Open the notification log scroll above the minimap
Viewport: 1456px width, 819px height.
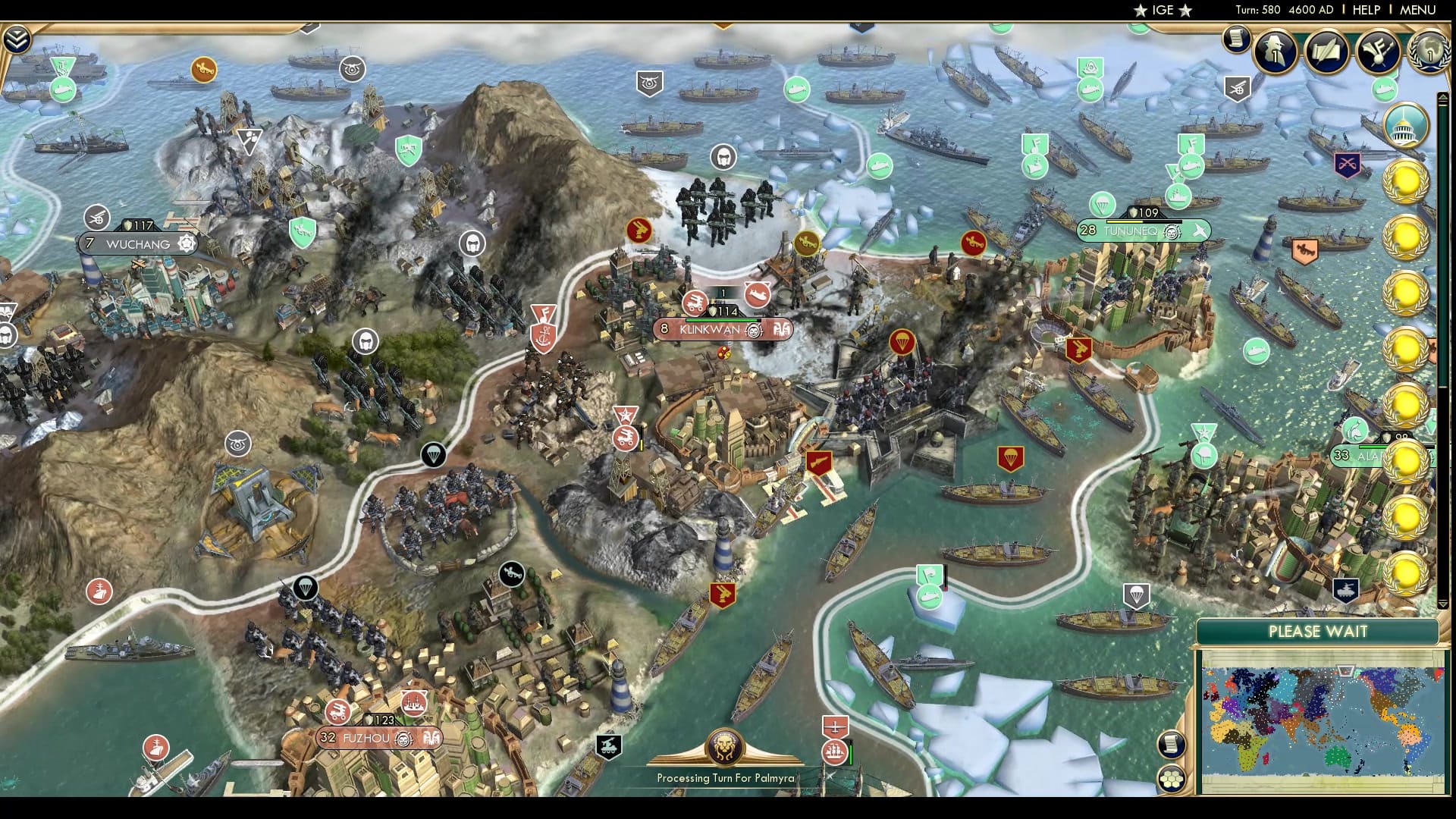point(1172,745)
